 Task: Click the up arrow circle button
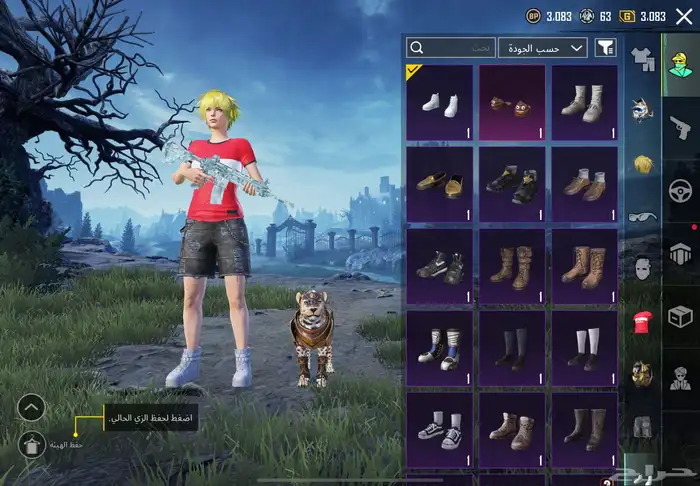pos(31,407)
